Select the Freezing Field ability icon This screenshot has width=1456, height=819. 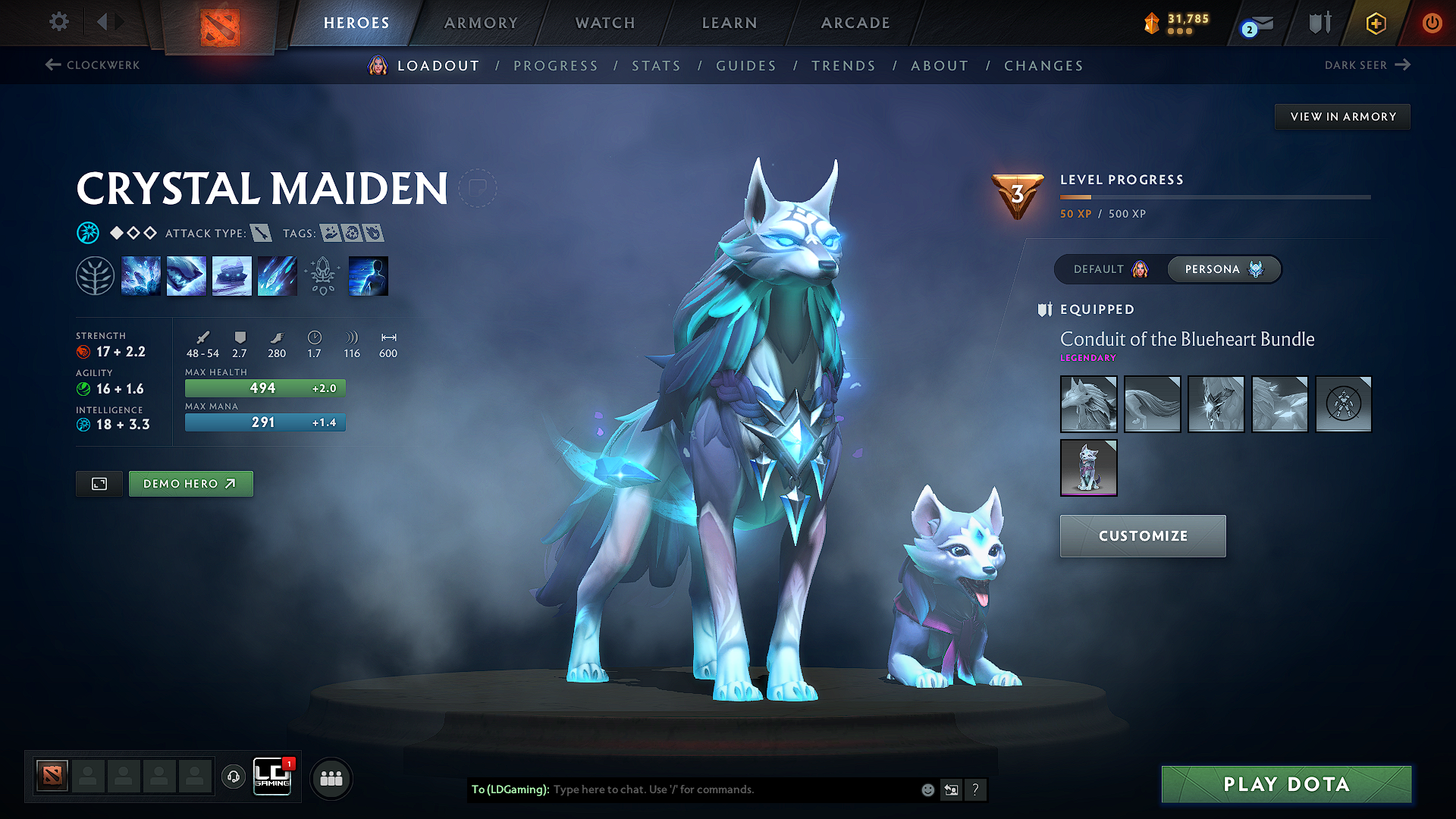(278, 275)
